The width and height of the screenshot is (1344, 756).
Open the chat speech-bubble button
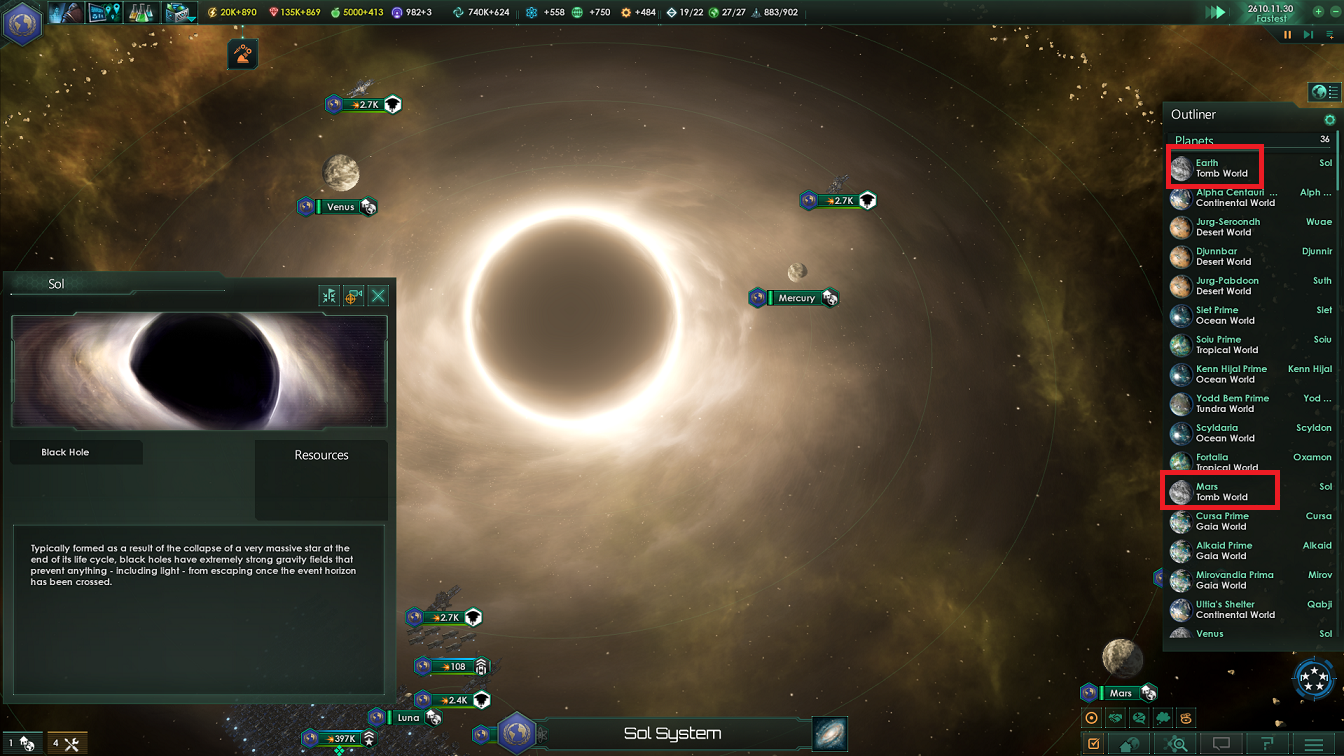(1221, 744)
